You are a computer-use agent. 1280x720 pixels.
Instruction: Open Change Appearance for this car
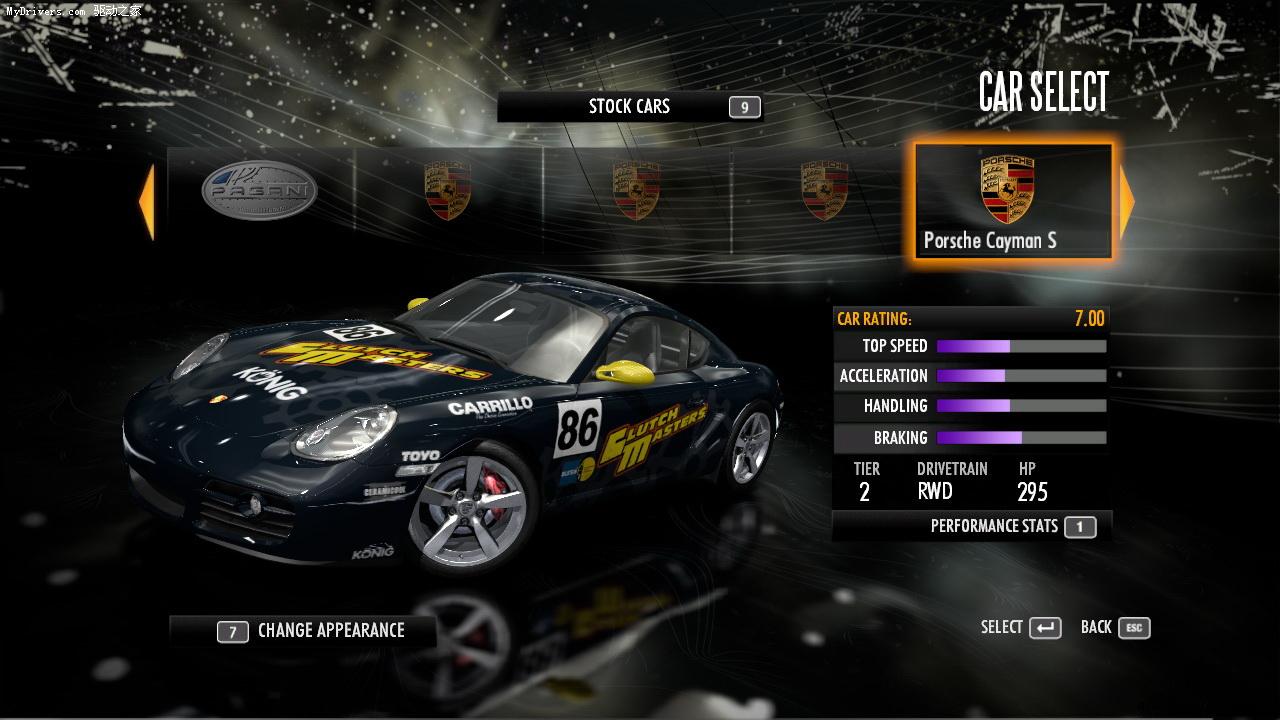[x=304, y=631]
